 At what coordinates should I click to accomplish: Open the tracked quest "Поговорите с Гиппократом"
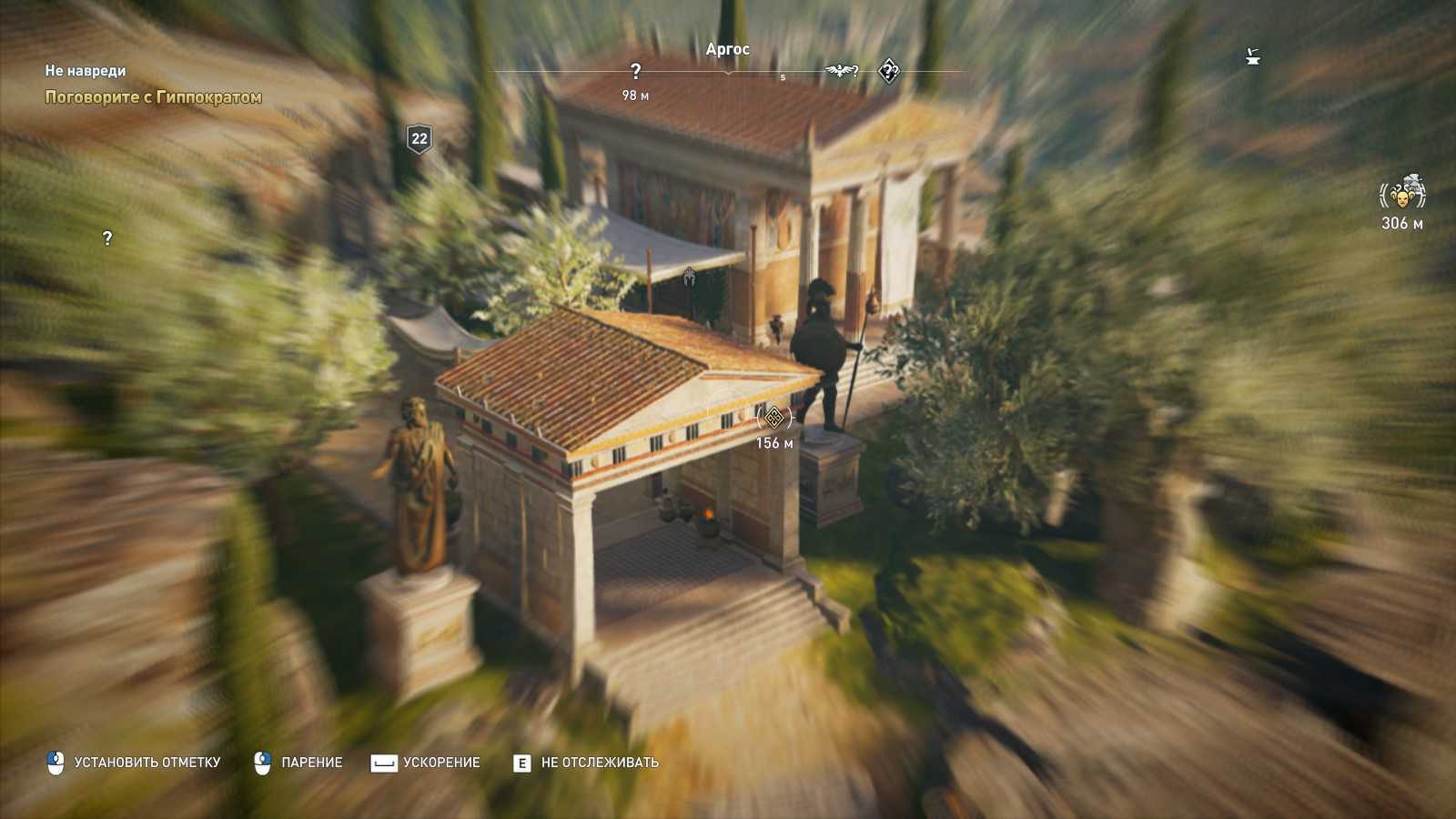pyautogui.click(x=153, y=97)
